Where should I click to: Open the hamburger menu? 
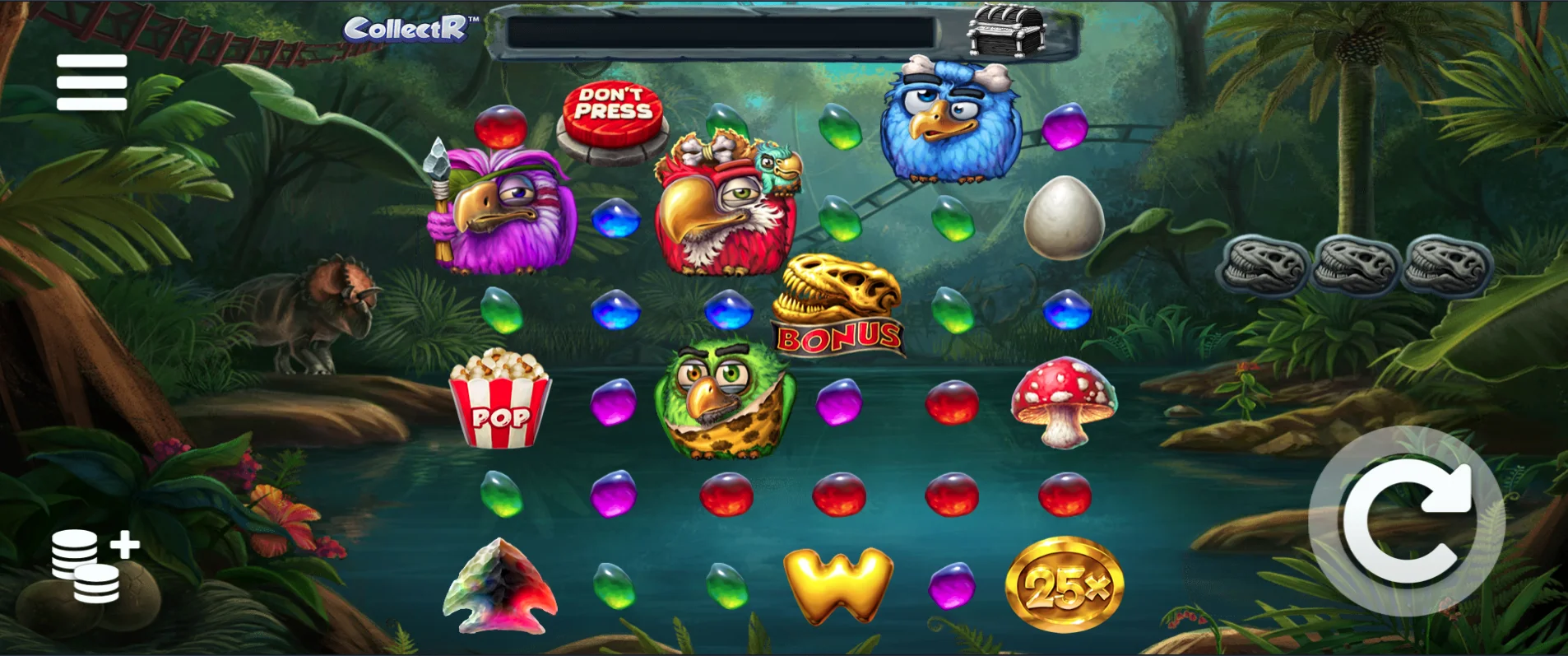(91, 81)
